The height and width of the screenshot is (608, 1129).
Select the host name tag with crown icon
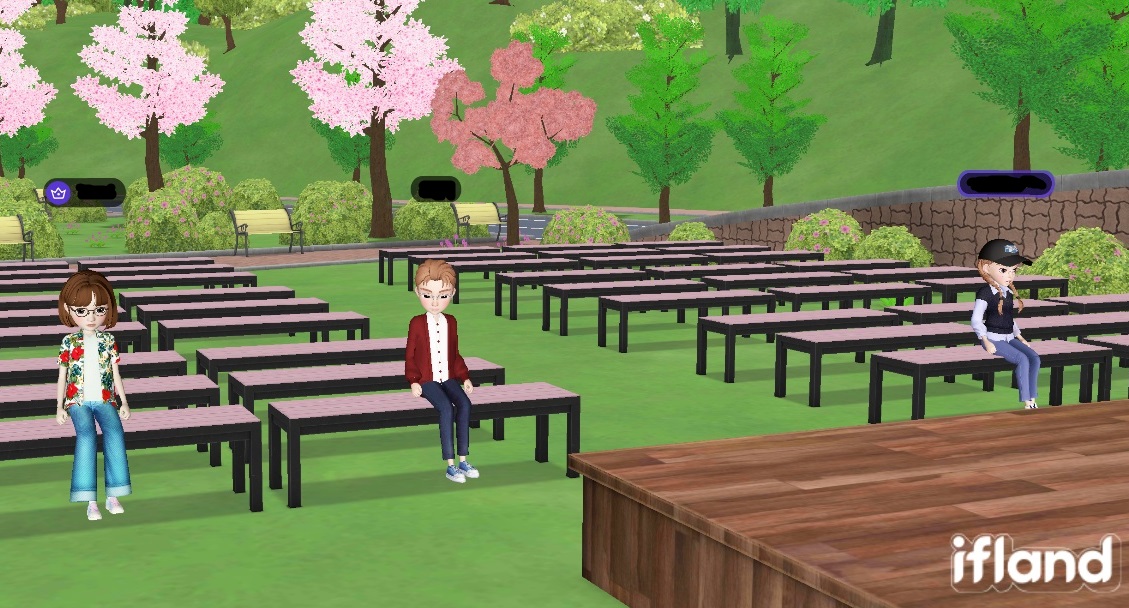[84, 191]
